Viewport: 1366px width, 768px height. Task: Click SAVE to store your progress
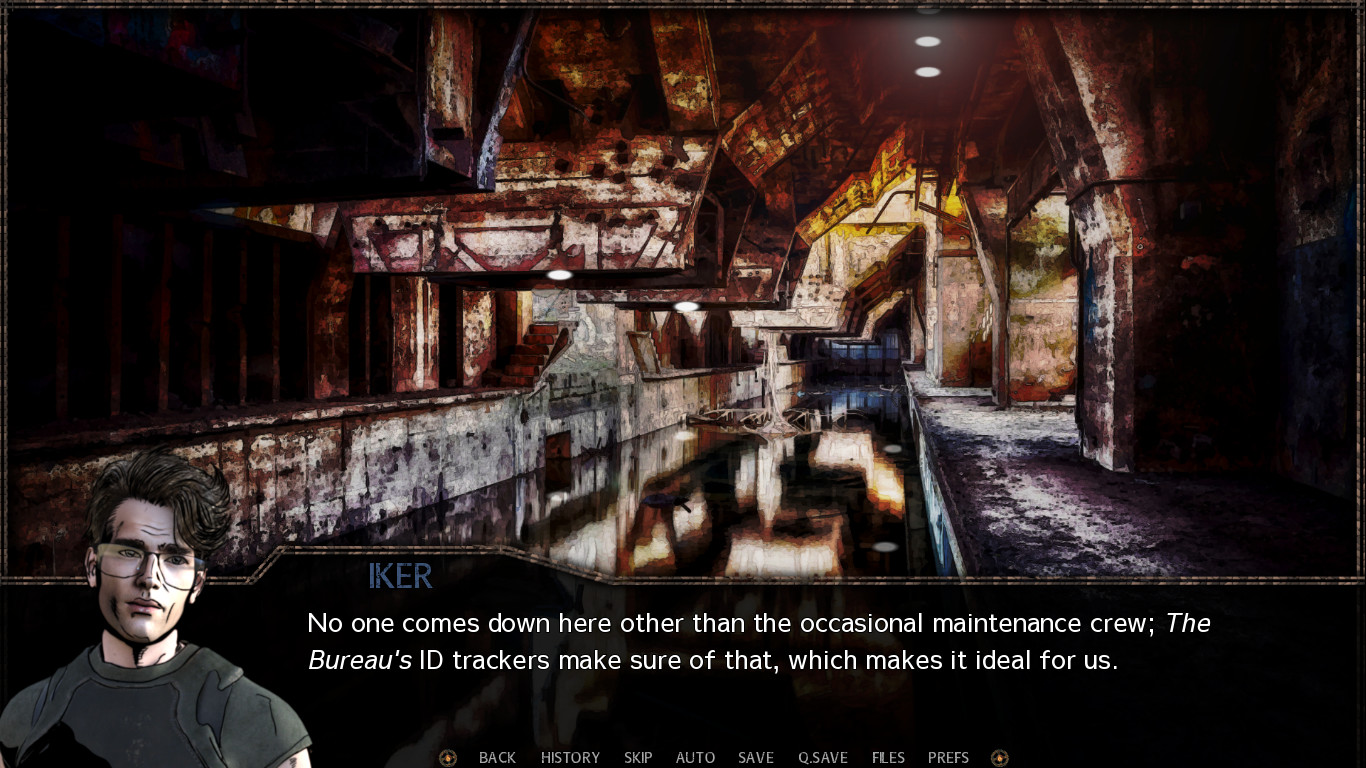click(755, 757)
